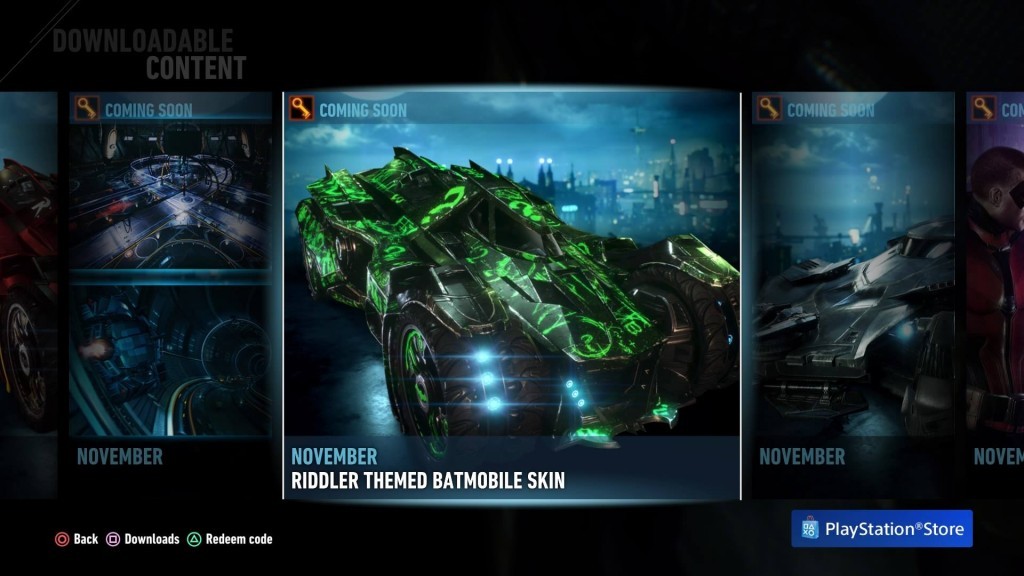Choose the gray Batmobile DLC tile
The image size is (1024, 576).
point(853,296)
